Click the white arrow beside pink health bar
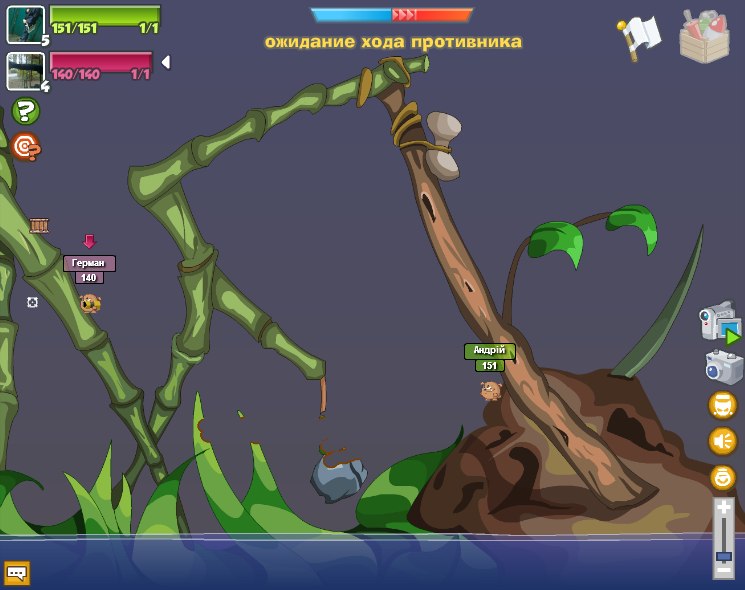This screenshot has height=590, width=745. [166, 62]
